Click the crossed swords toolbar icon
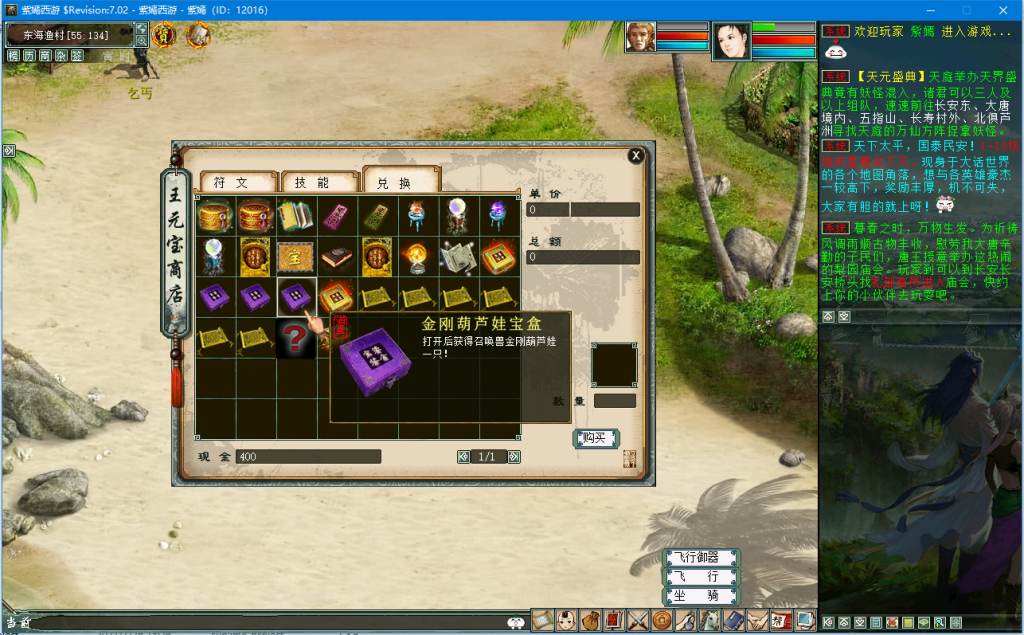This screenshot has height=635, width=1024. pos(638,620)
